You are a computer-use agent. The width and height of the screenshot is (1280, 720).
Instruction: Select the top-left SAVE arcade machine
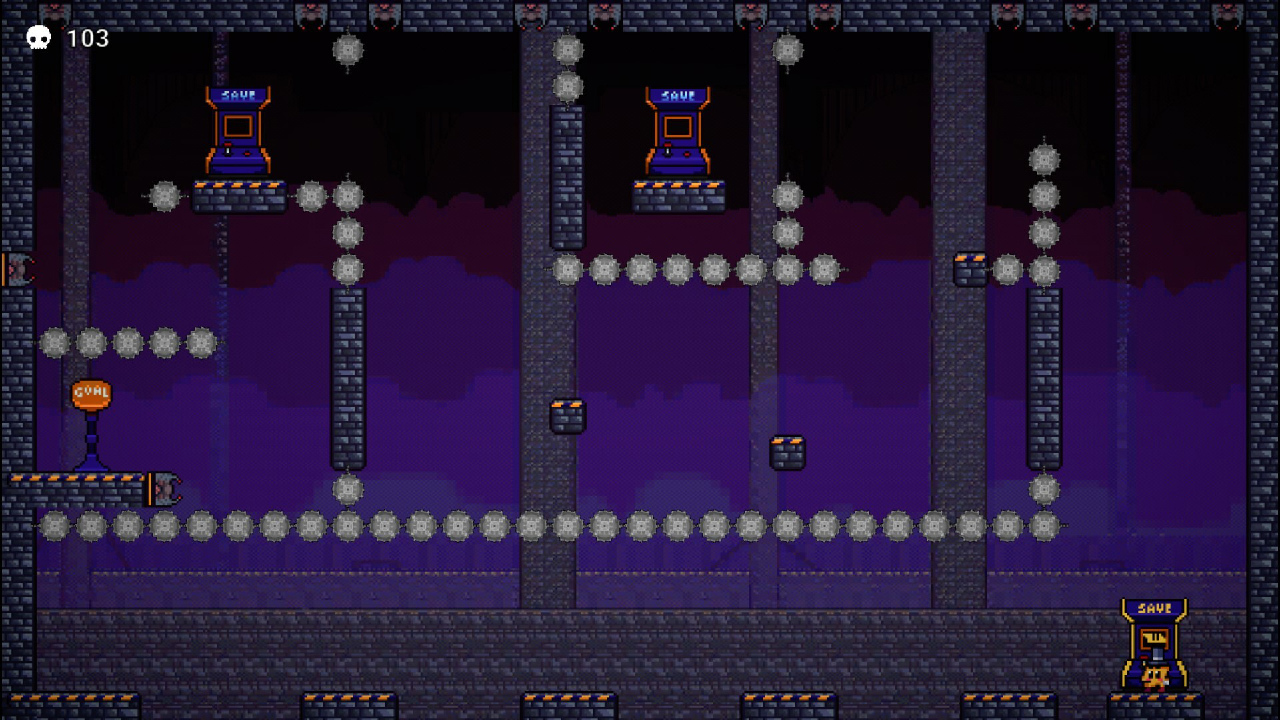tap(237, 130)
